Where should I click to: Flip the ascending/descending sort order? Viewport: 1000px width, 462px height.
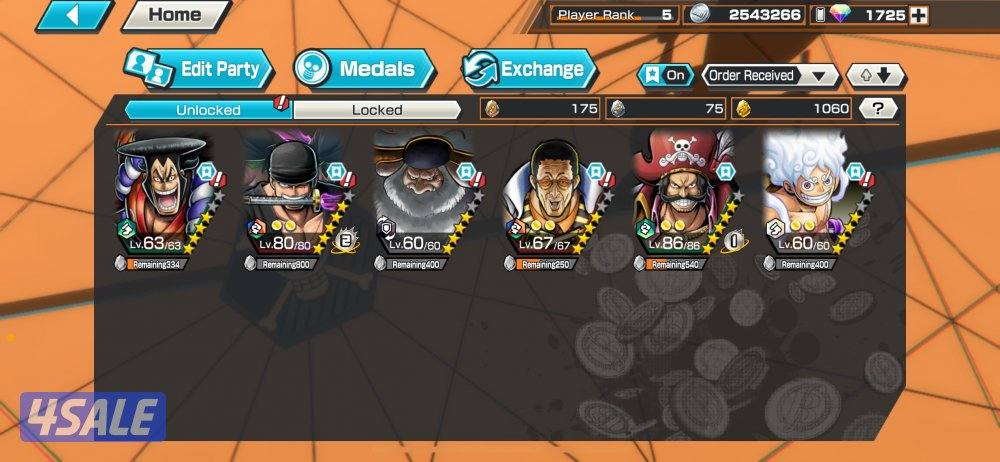pyautogui.click(x=875, y=75)
